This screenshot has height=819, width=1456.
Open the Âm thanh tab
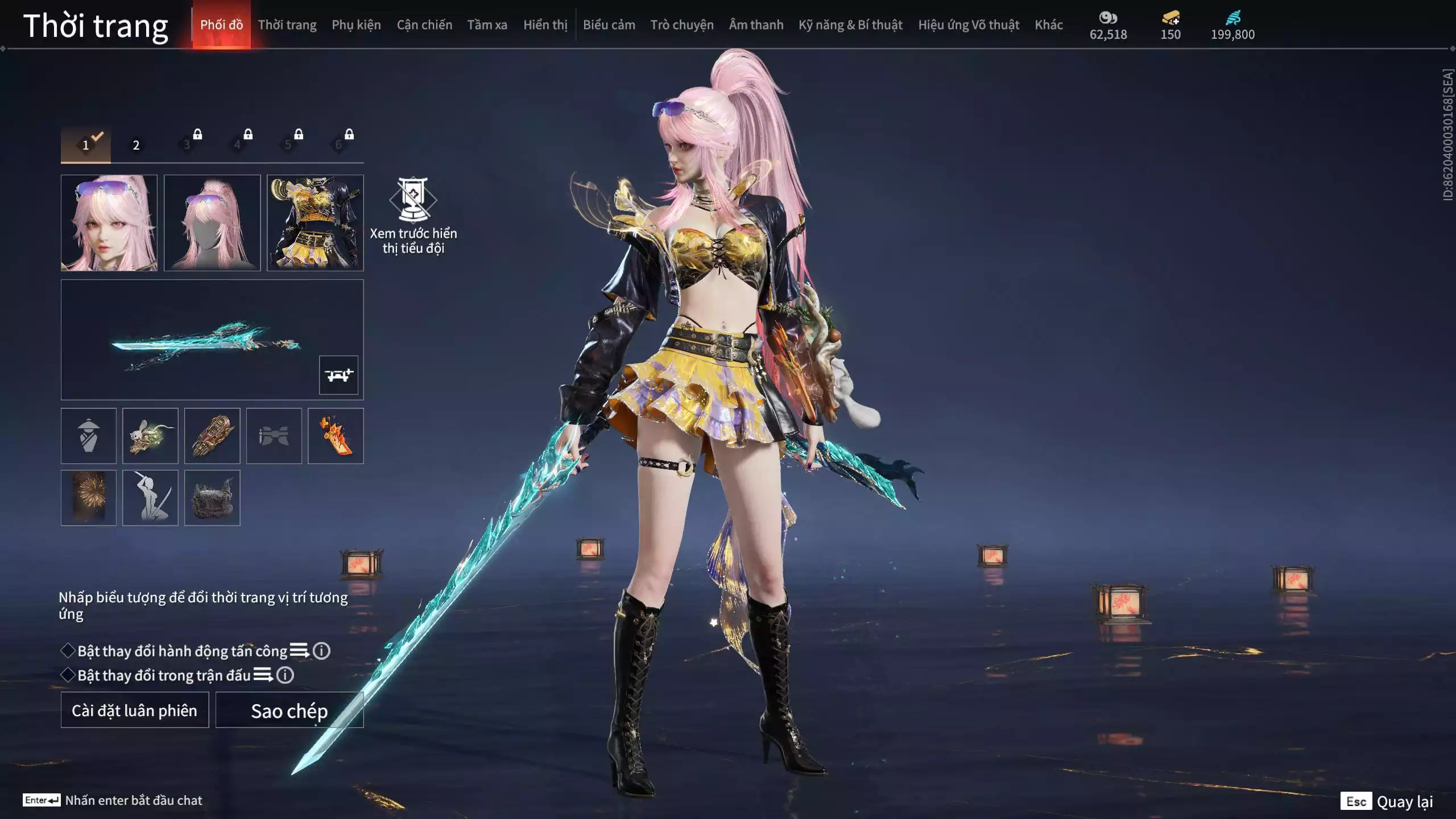coord(756,25)
